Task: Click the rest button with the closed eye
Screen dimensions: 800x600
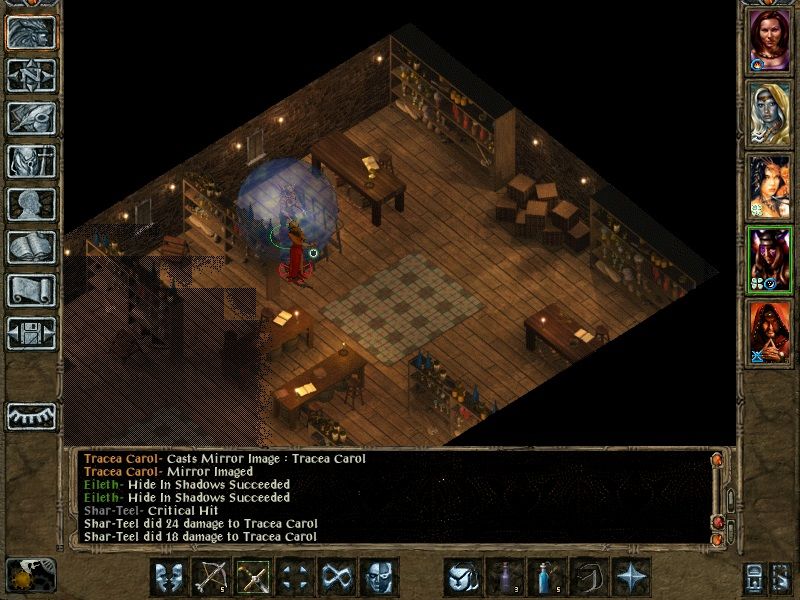Action: tap(31, 415)
